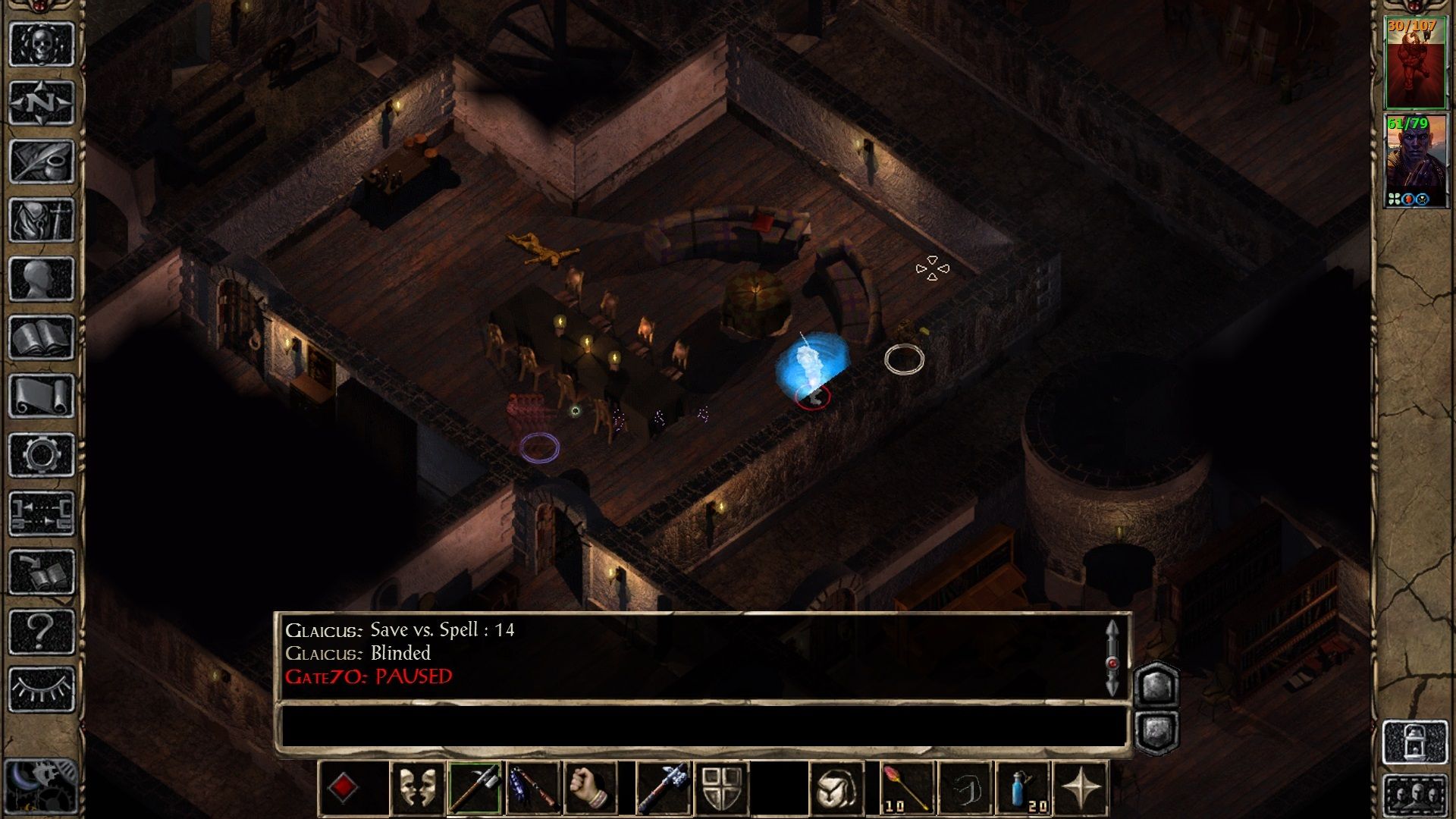Open the mage spellbook
The width and height of the screenshot is (1456, 819).
pos(42,337)
